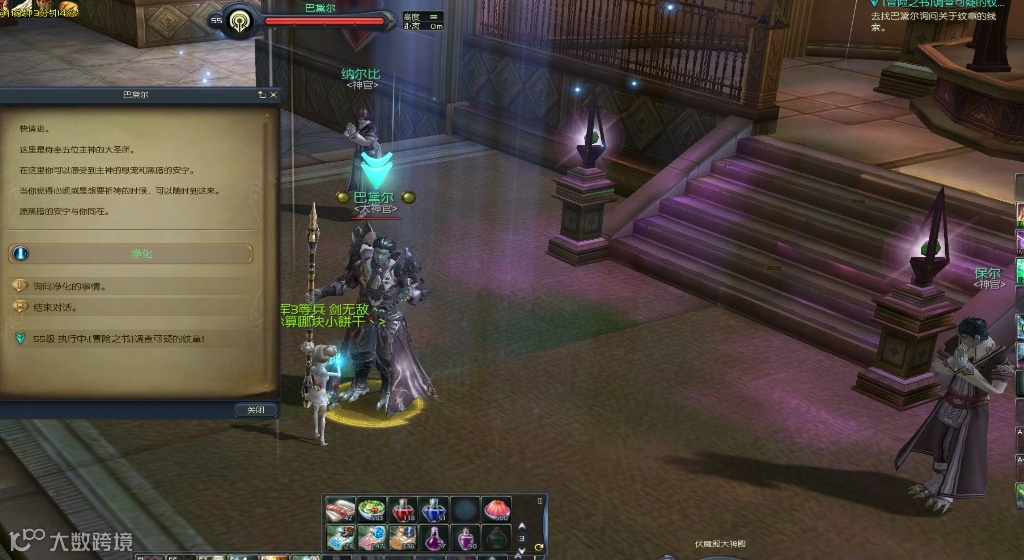
Task: Use the purple flask with count 90
Action: pos(465,539)
